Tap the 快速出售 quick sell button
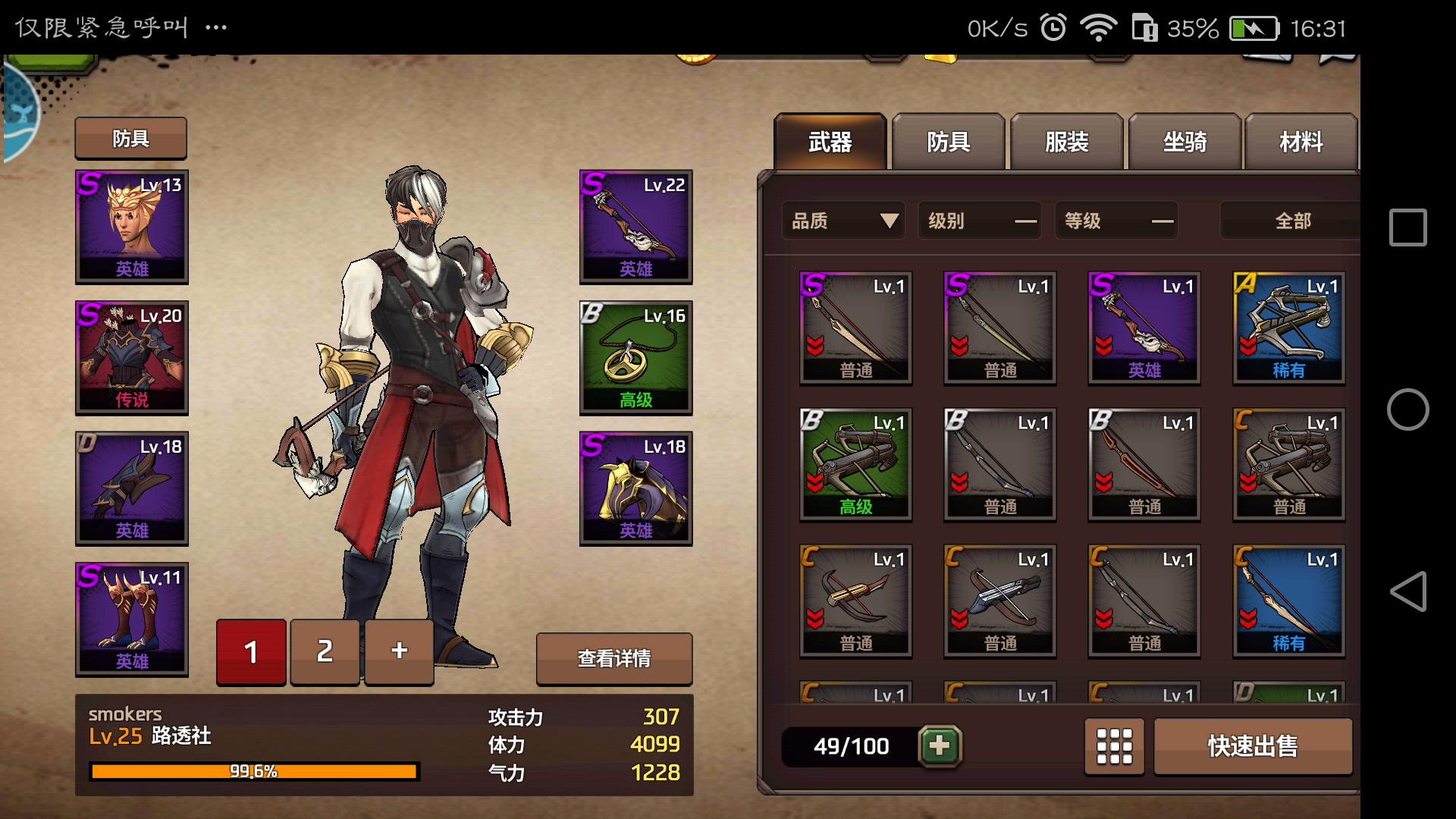Viewport: 1456px width, 819px height. click(x=1252, y=746)
